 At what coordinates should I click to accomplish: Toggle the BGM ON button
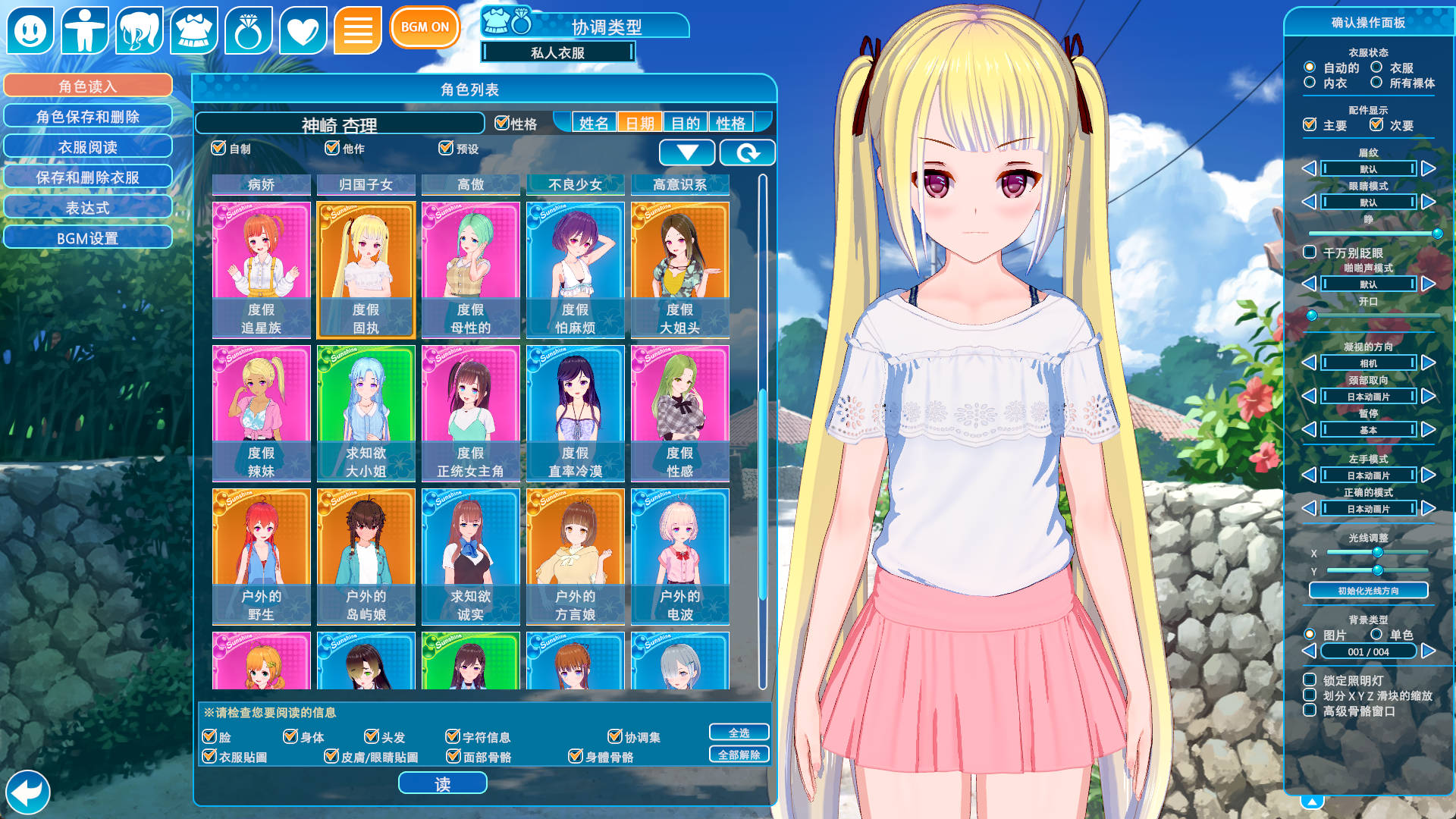425,27
